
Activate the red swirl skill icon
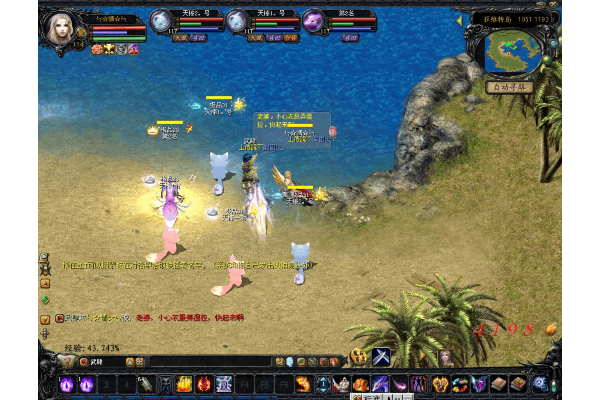point(204,384)
